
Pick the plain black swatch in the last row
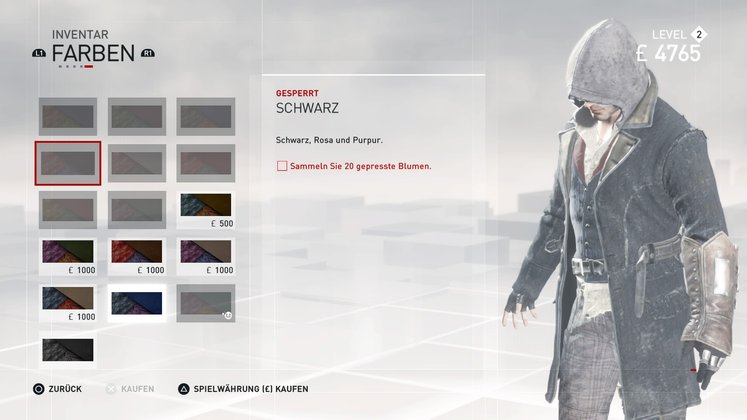67,349
